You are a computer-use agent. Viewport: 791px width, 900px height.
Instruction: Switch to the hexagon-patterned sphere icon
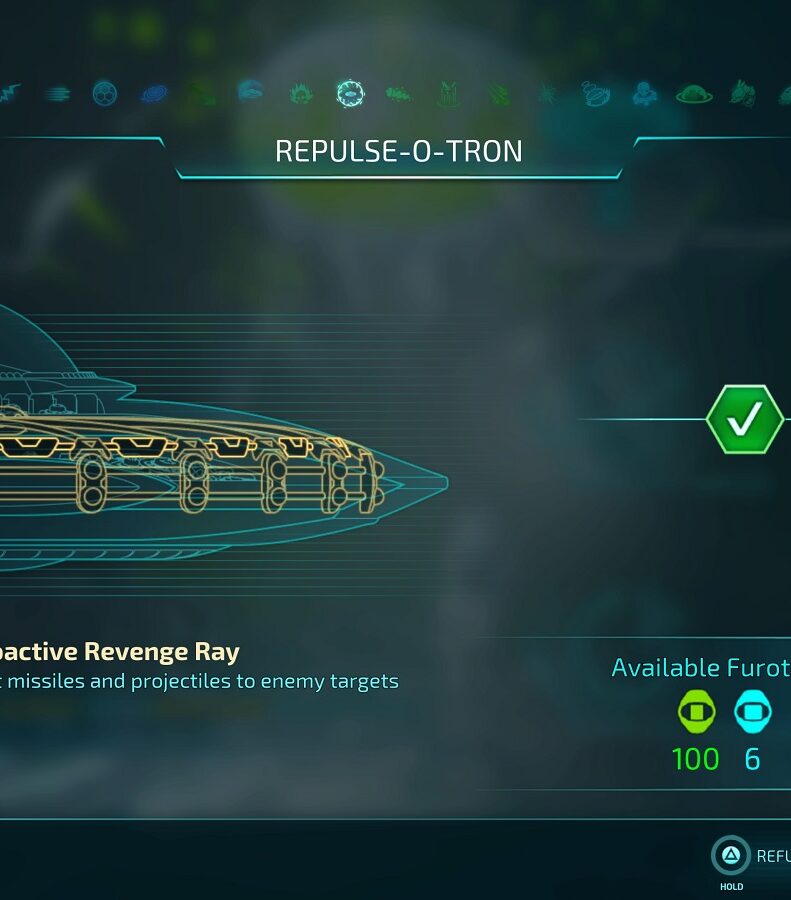pyautogui.click(x=105, y=94)
